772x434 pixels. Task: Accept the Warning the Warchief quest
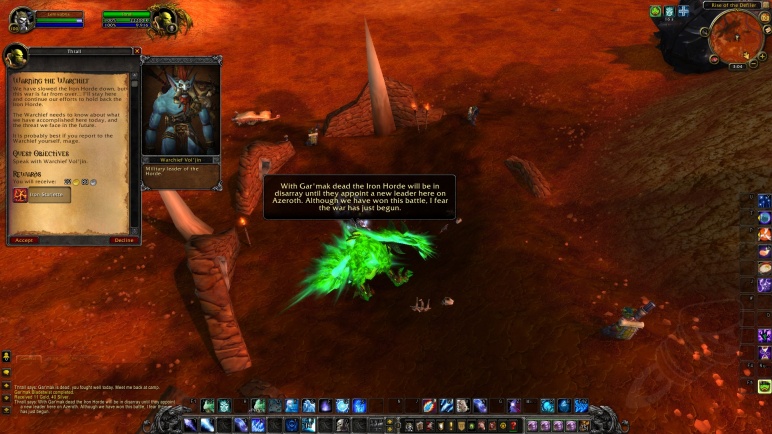[24, 240]
